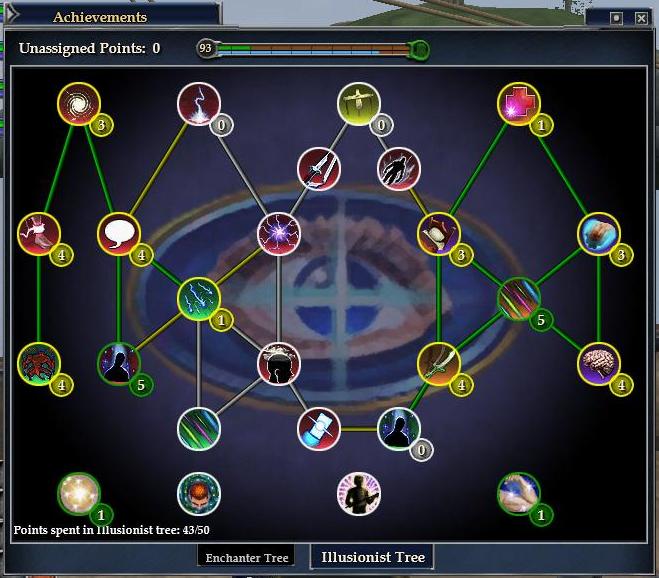Choose the blue fist achievement node
Viewport: 659px width, 578px height.
[x=599, y=234]
